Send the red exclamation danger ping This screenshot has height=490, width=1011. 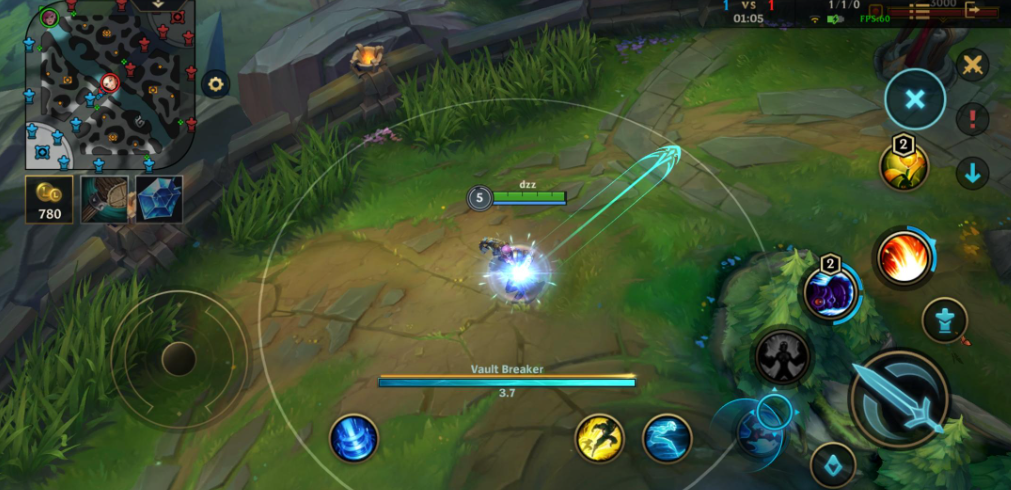click(x=971, y=120)
